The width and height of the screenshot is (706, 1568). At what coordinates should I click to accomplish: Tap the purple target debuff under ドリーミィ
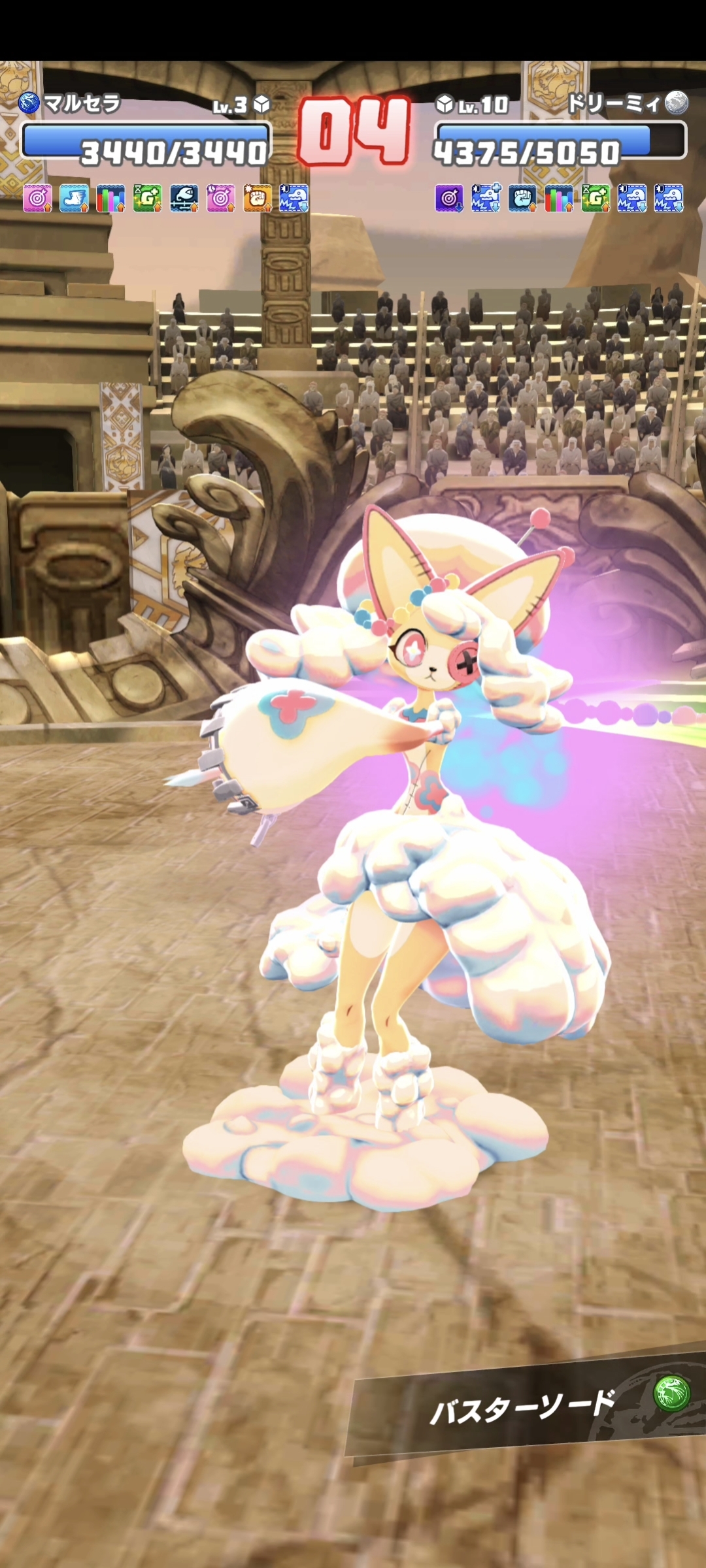449,198
